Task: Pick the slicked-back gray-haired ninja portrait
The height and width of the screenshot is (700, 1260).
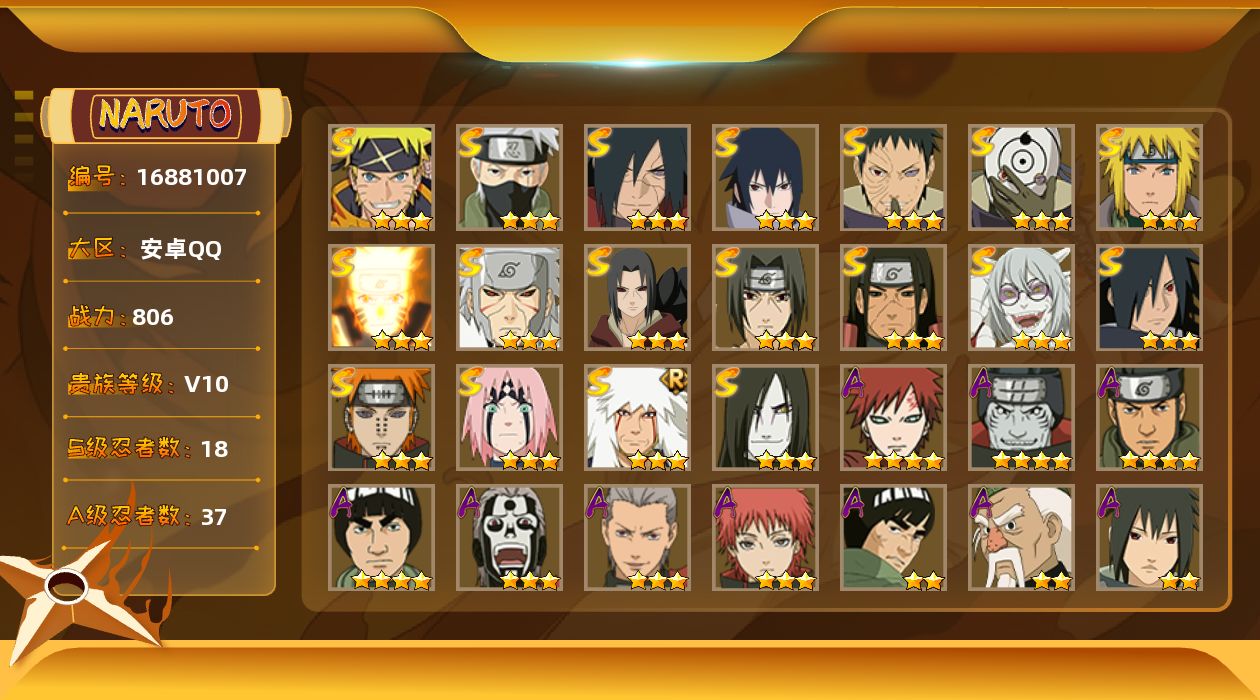Action: pyautogui.click(x=637, y=538)
